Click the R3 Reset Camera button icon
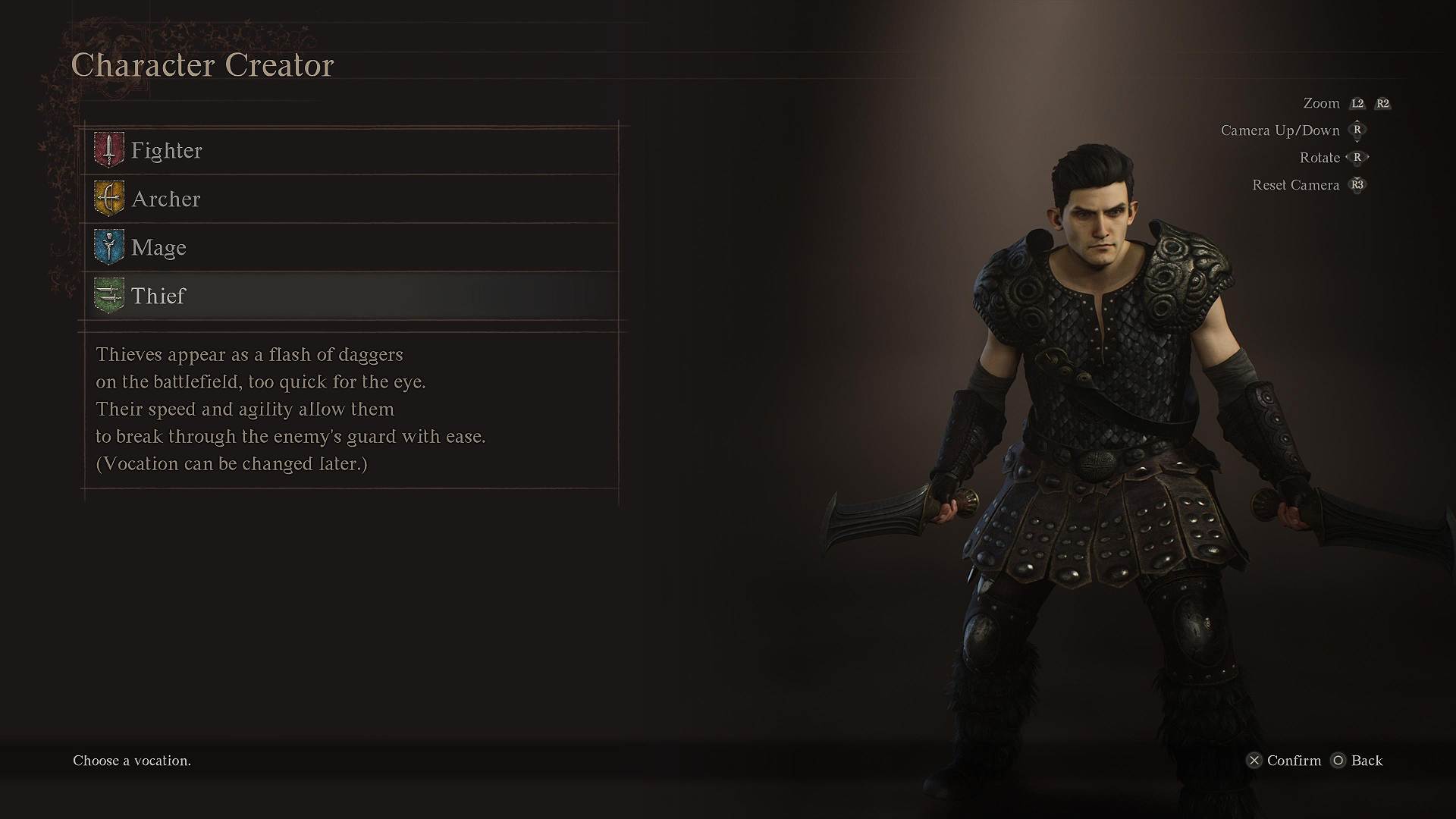This screenshot has width=1456, height=819. coord(1357,184)
